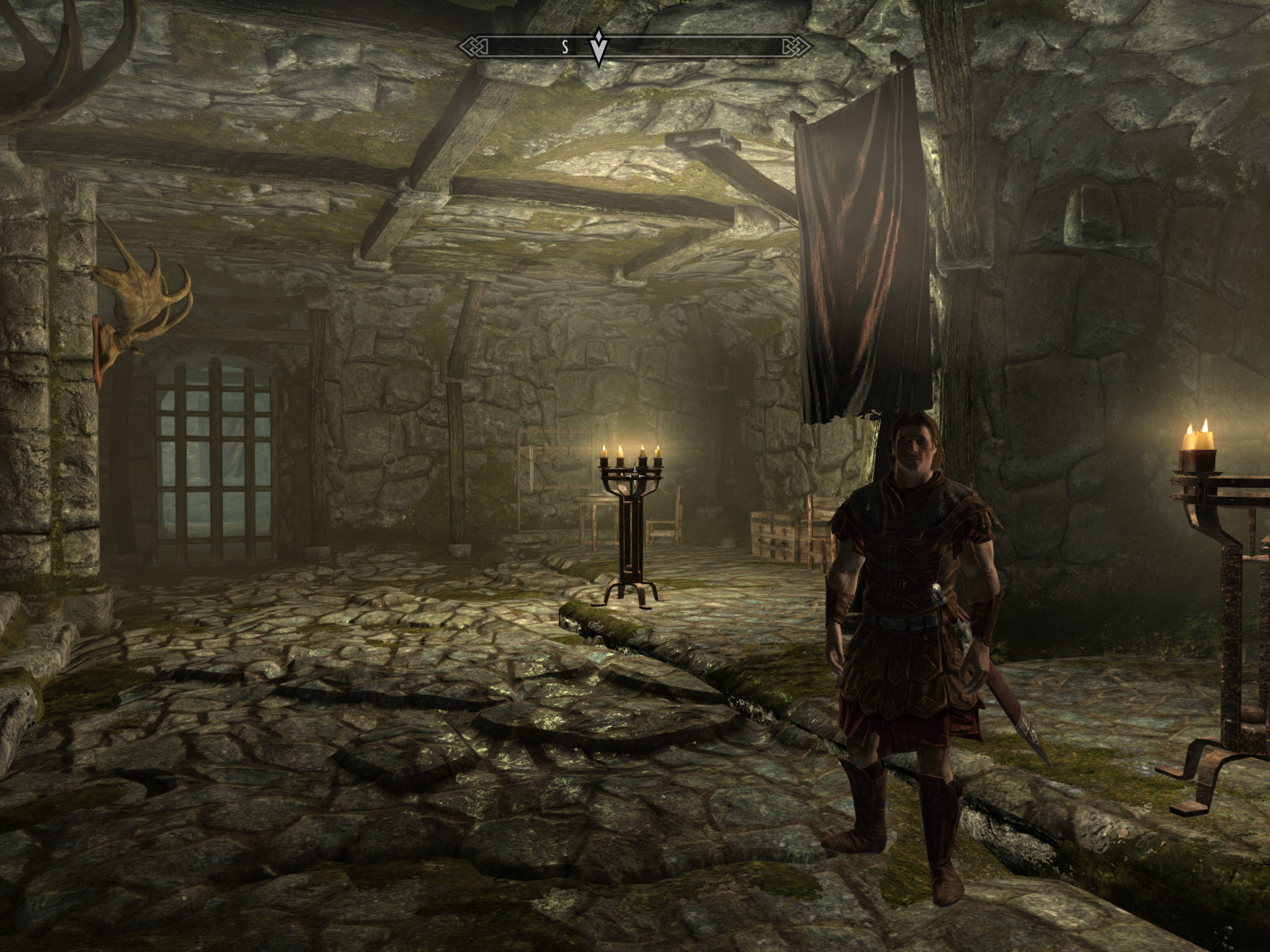Select the quest marker arrow on the compass

point(599,49)
